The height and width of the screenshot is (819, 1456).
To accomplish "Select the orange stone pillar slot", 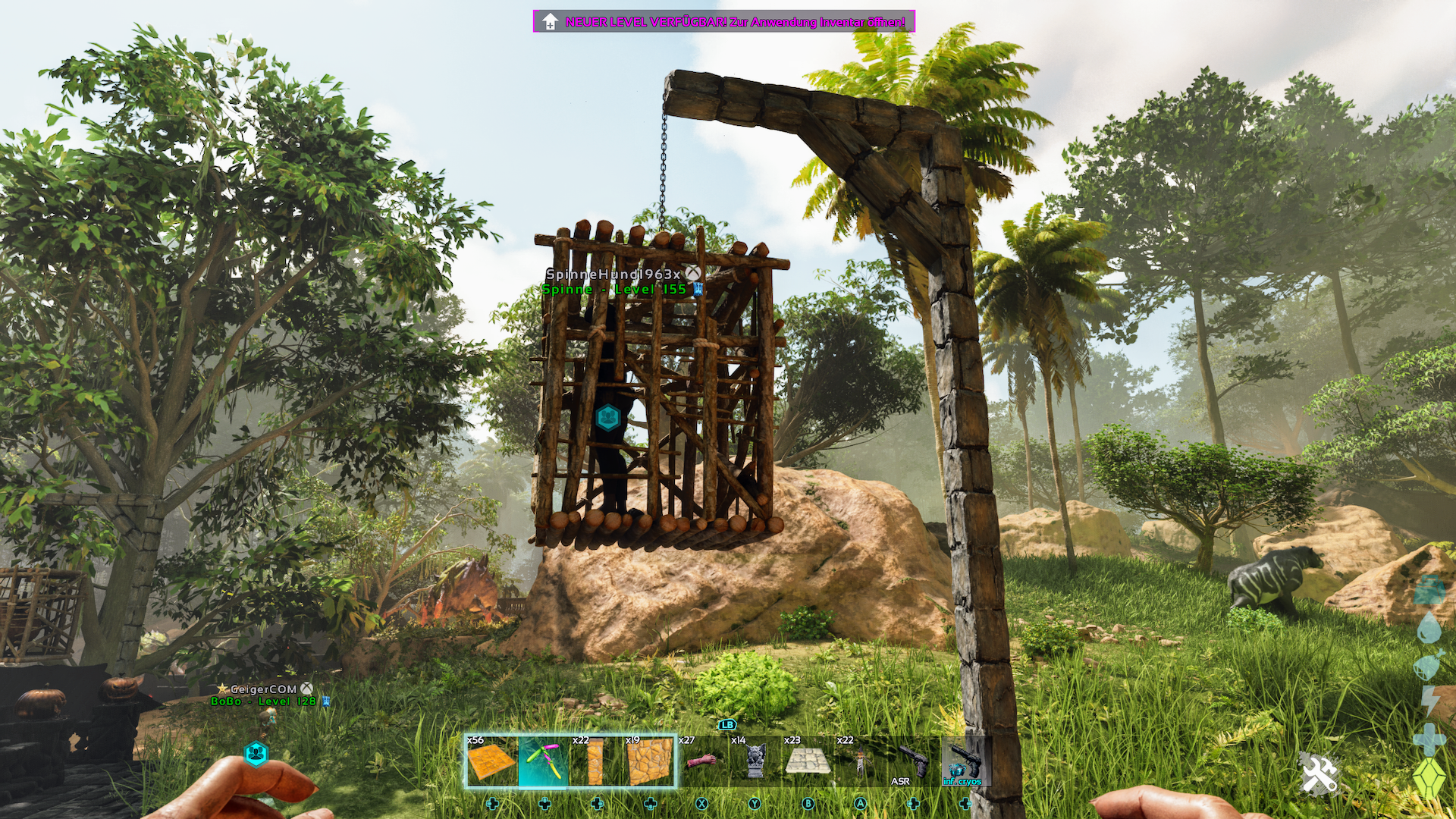I will (x=596, y=761).
